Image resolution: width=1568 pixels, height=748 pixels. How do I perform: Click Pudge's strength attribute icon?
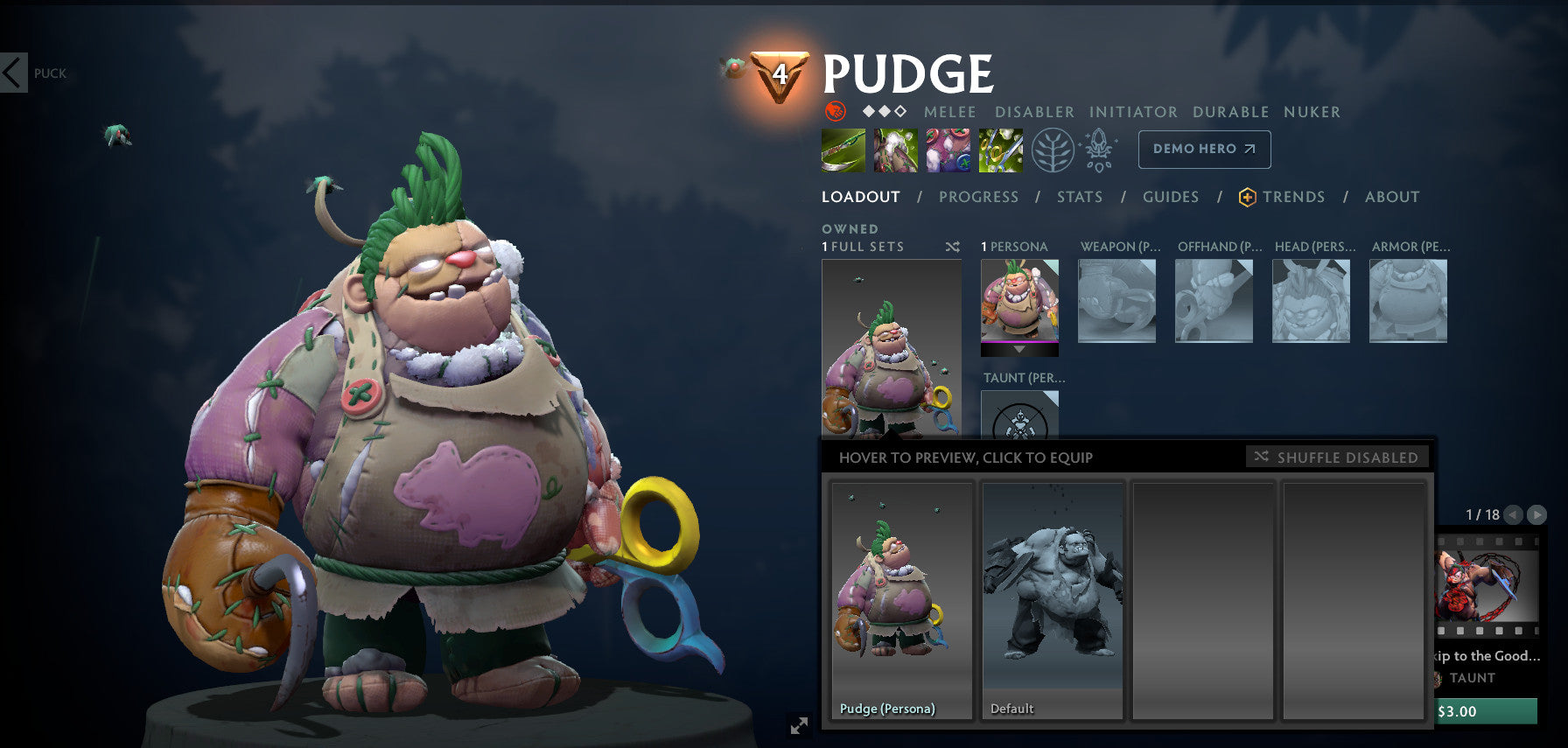(836, 112)
